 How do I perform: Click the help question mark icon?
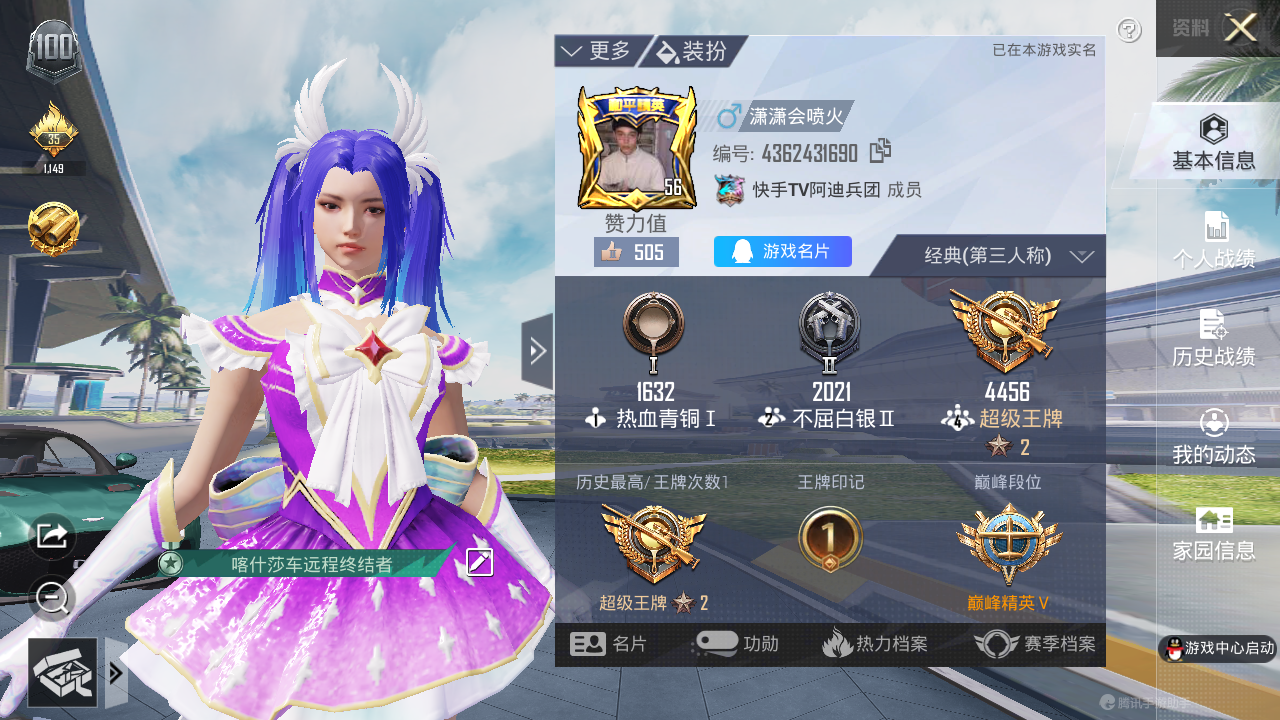pyautogui.click(x=1129, y=31)
